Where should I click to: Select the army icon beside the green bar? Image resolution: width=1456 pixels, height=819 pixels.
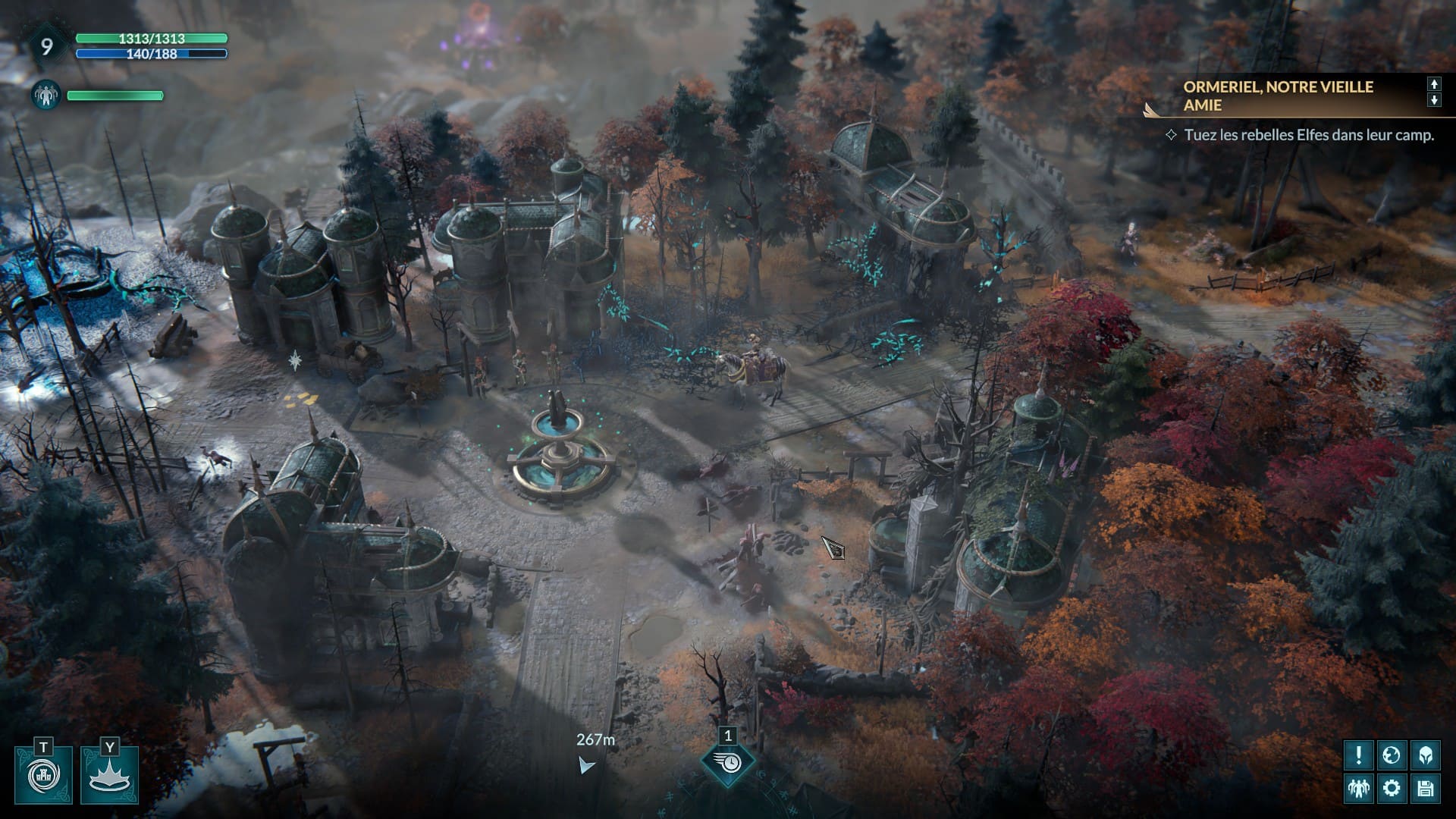click(x=45, y=95)
